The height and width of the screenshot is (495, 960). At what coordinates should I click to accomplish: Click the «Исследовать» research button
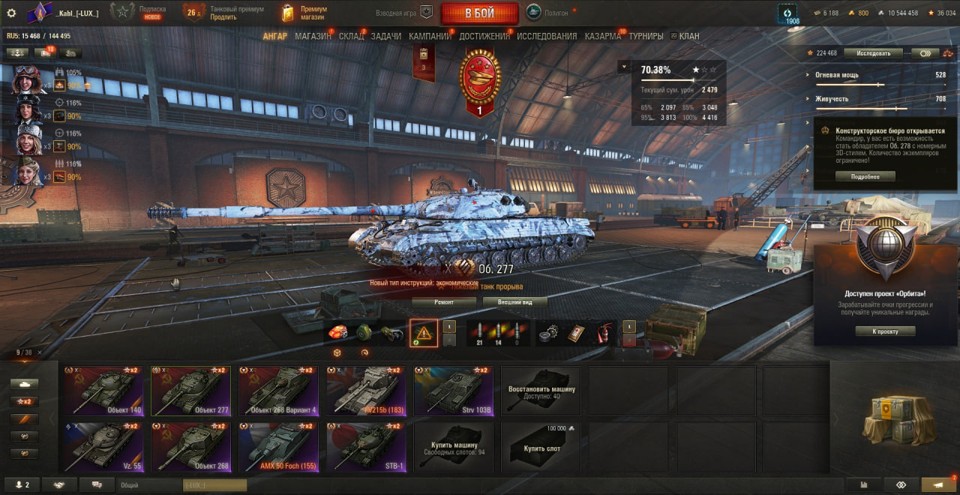click(873, 53)
